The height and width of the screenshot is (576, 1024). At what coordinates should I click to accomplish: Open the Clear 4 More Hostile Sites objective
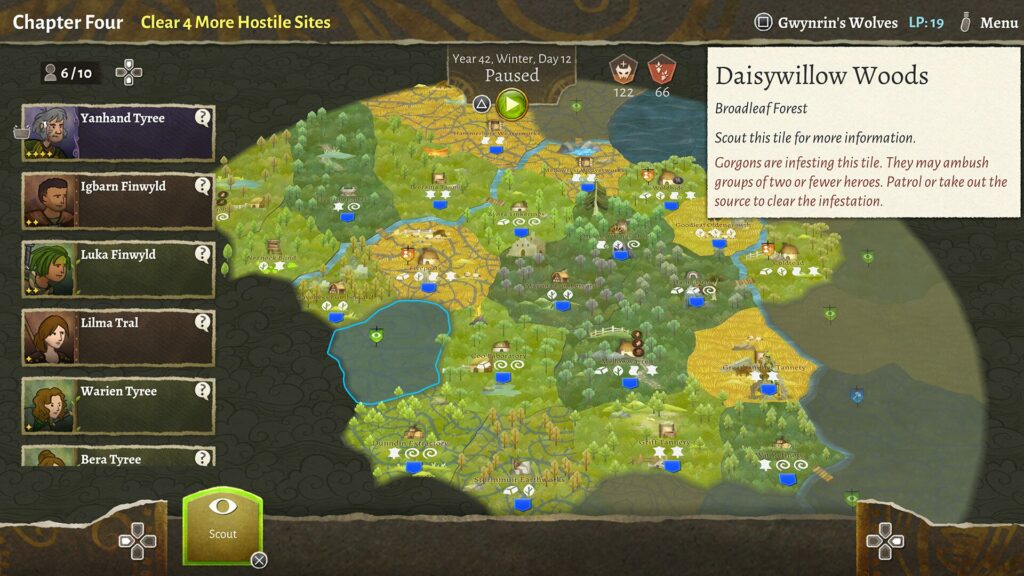click(235, 22)
